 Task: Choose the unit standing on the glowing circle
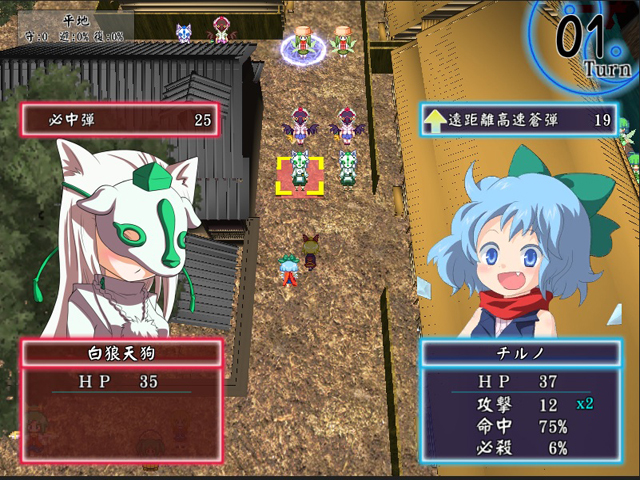tap(303, 44)
